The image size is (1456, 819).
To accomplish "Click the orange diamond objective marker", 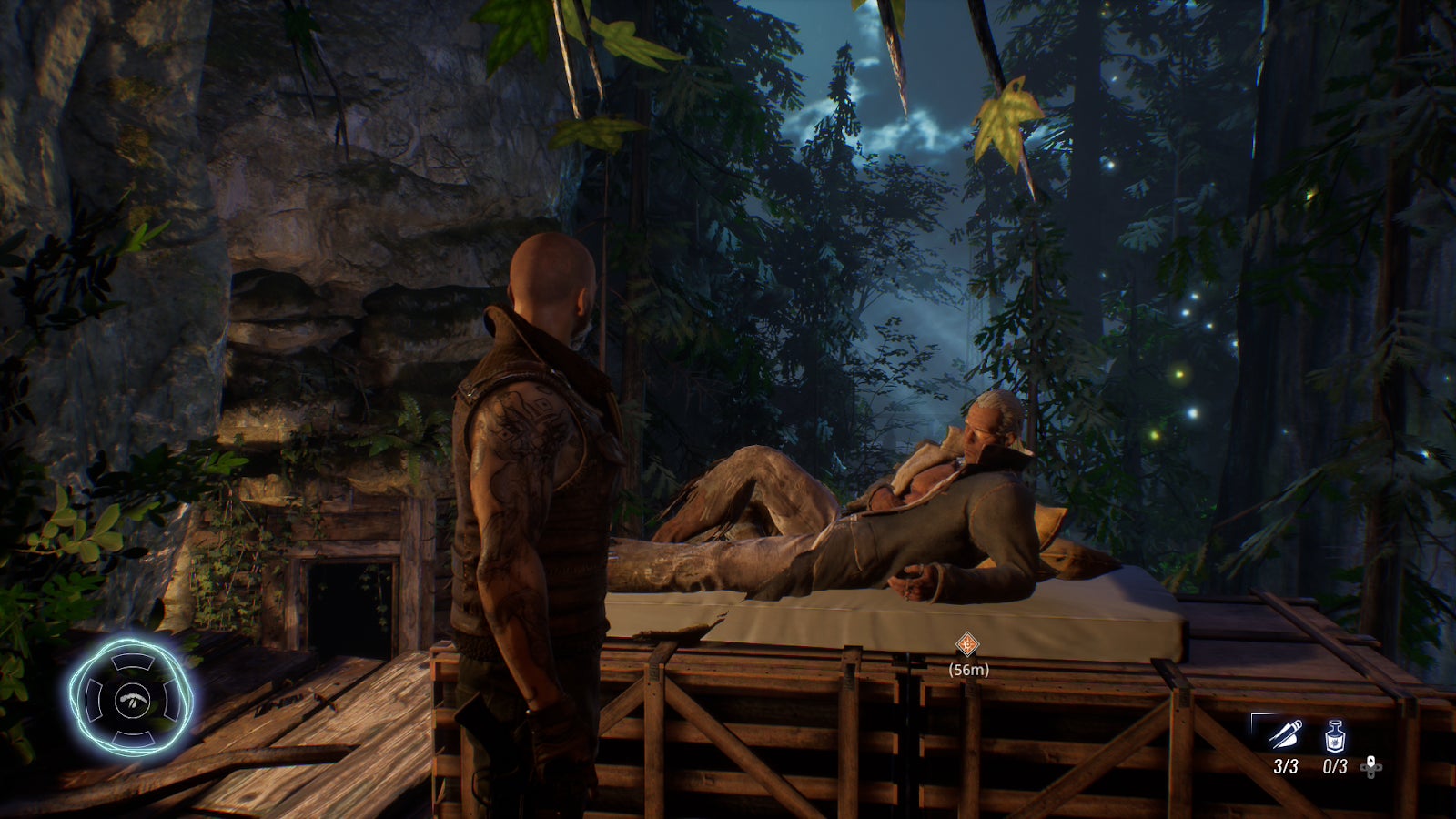I will (x=967, y=646).
